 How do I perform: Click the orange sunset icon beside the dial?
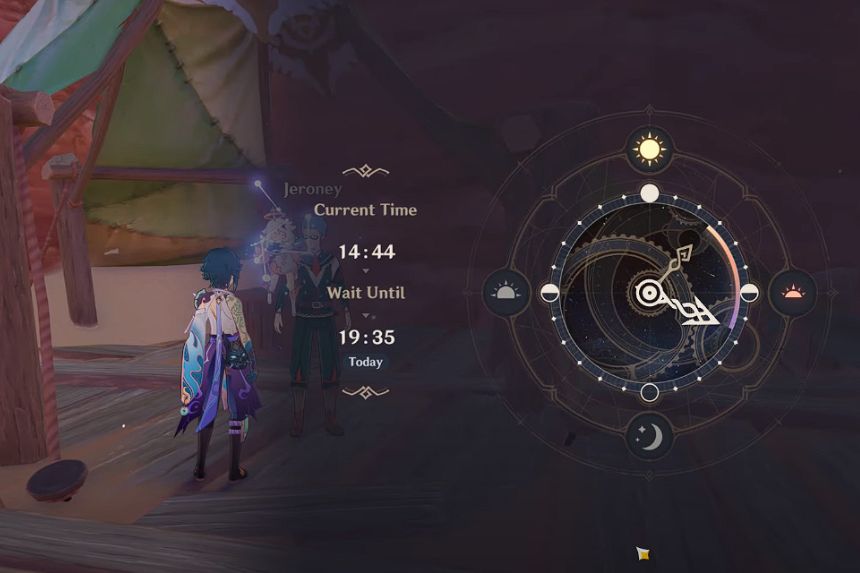coord(792,293)
